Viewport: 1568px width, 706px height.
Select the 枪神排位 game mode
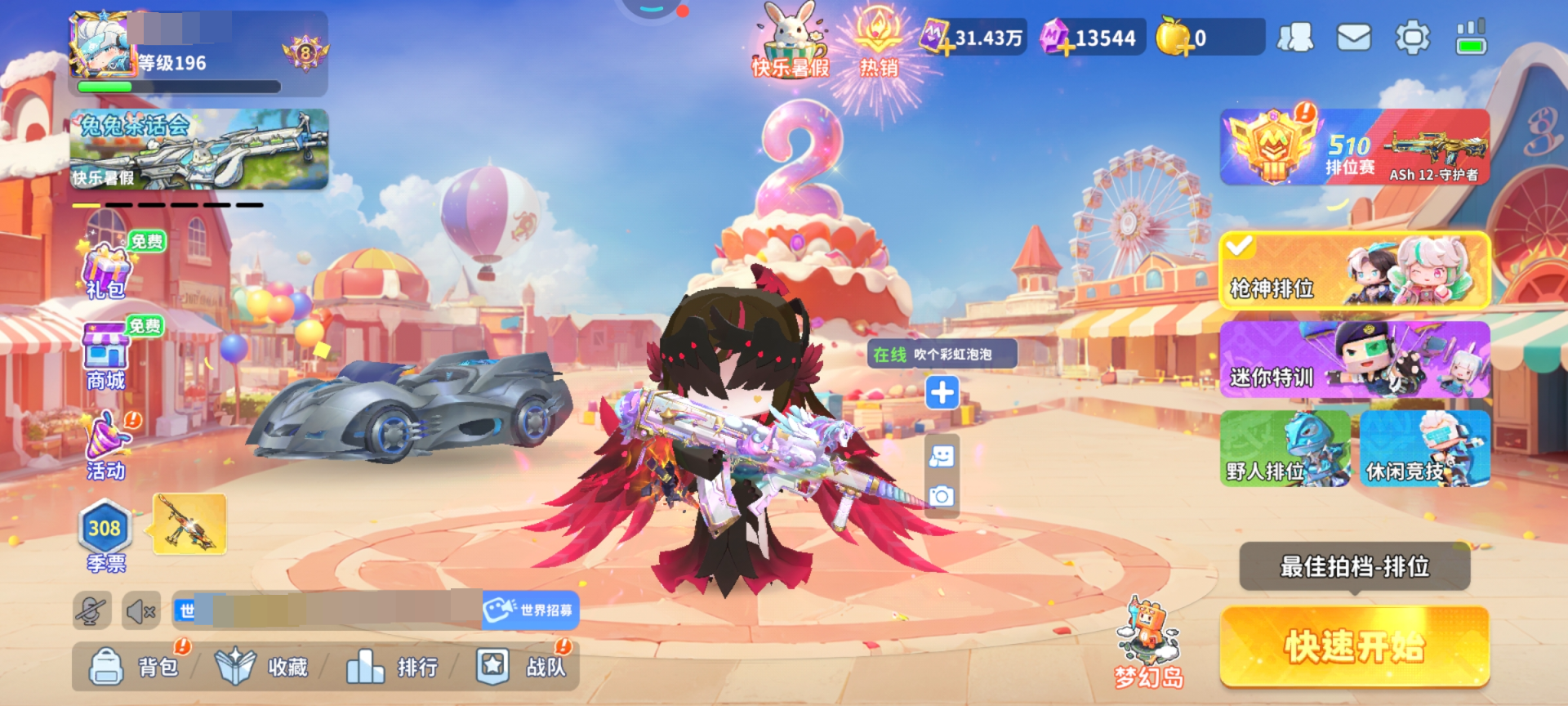tap(1354, 270)
